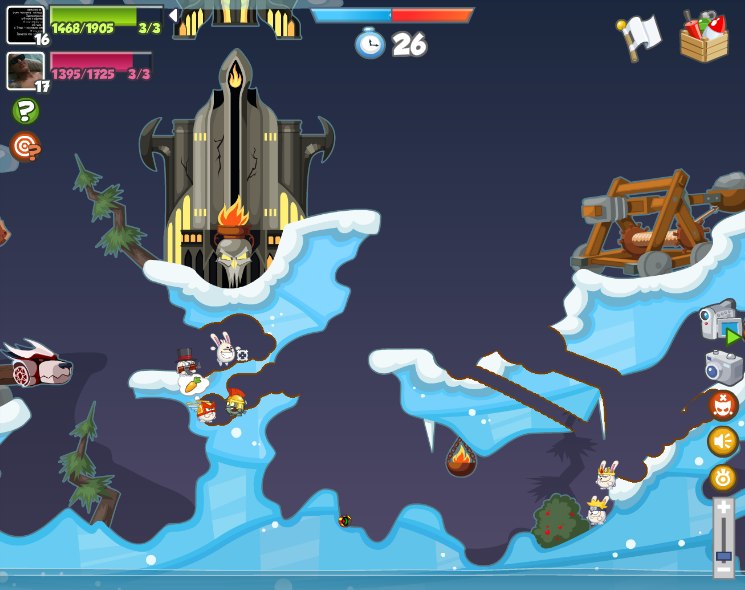Screen dimensions: 745x590
Task: Collapse the panel with the white arrow
Action: 173,15
